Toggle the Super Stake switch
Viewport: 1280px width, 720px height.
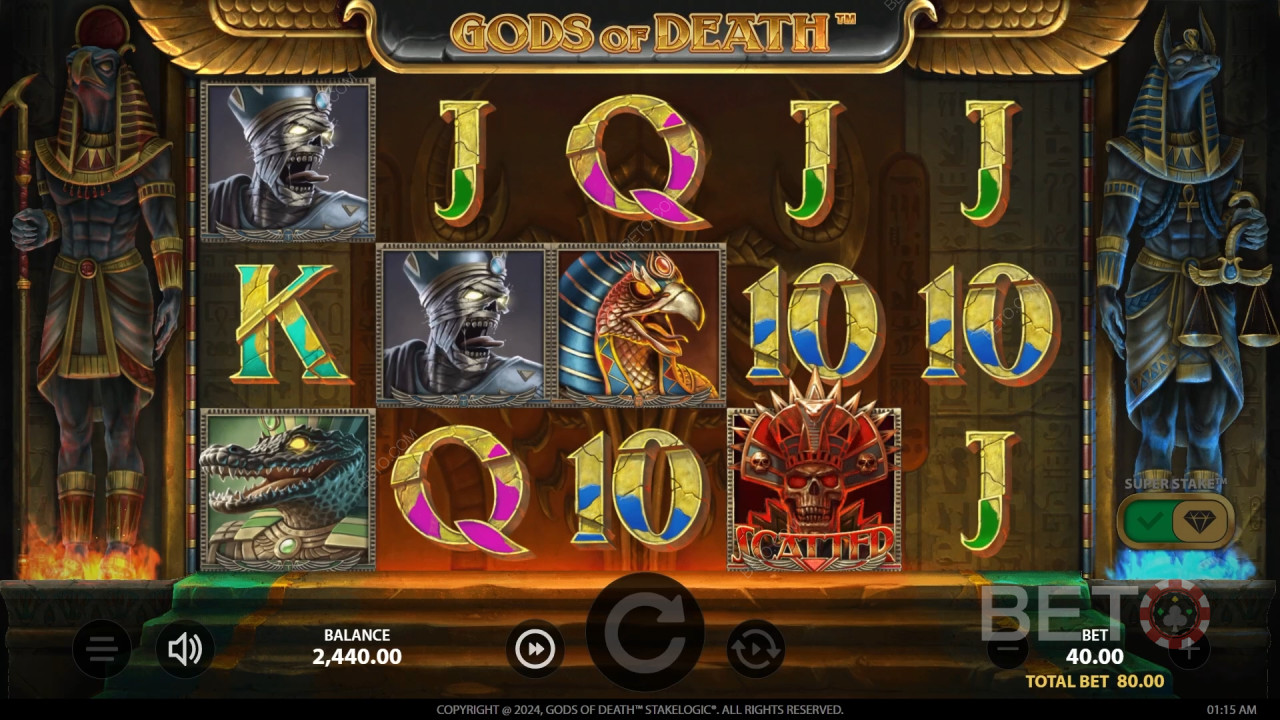1175,521
